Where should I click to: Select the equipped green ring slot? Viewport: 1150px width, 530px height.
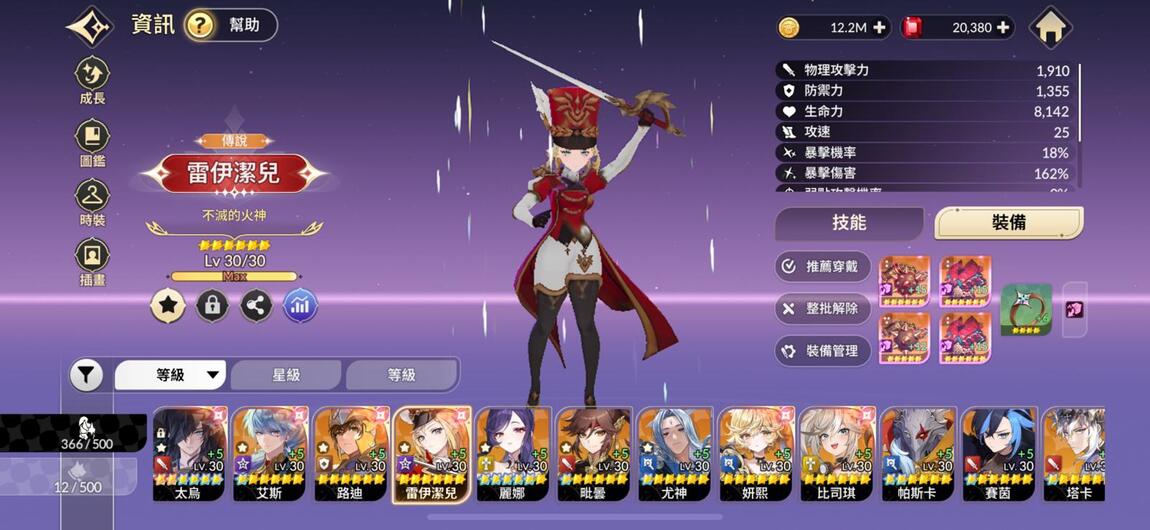1026,309
